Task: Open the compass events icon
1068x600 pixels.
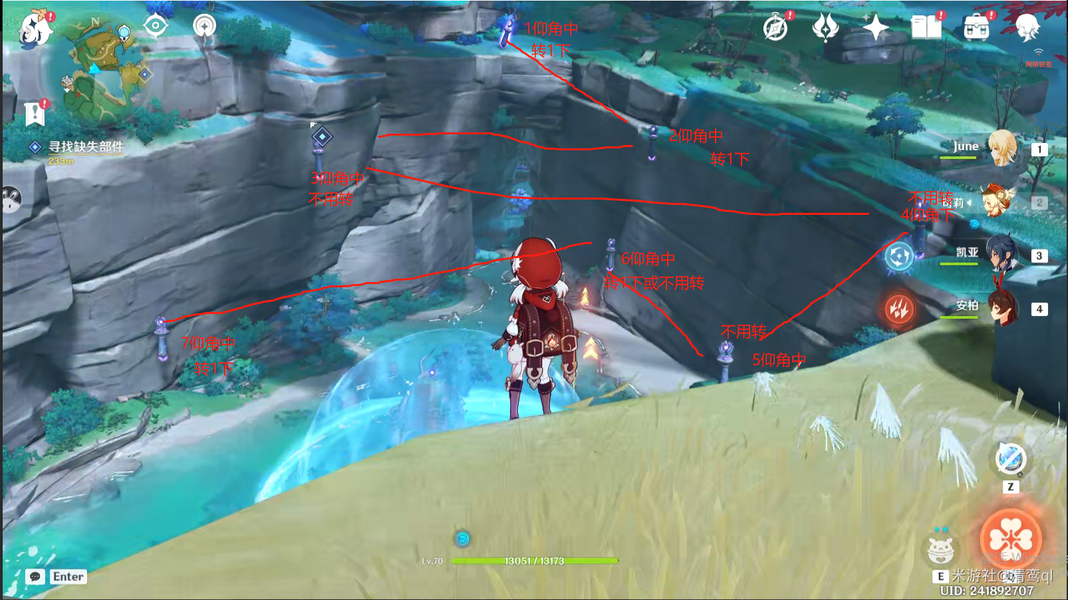Action: coord(776,28)
